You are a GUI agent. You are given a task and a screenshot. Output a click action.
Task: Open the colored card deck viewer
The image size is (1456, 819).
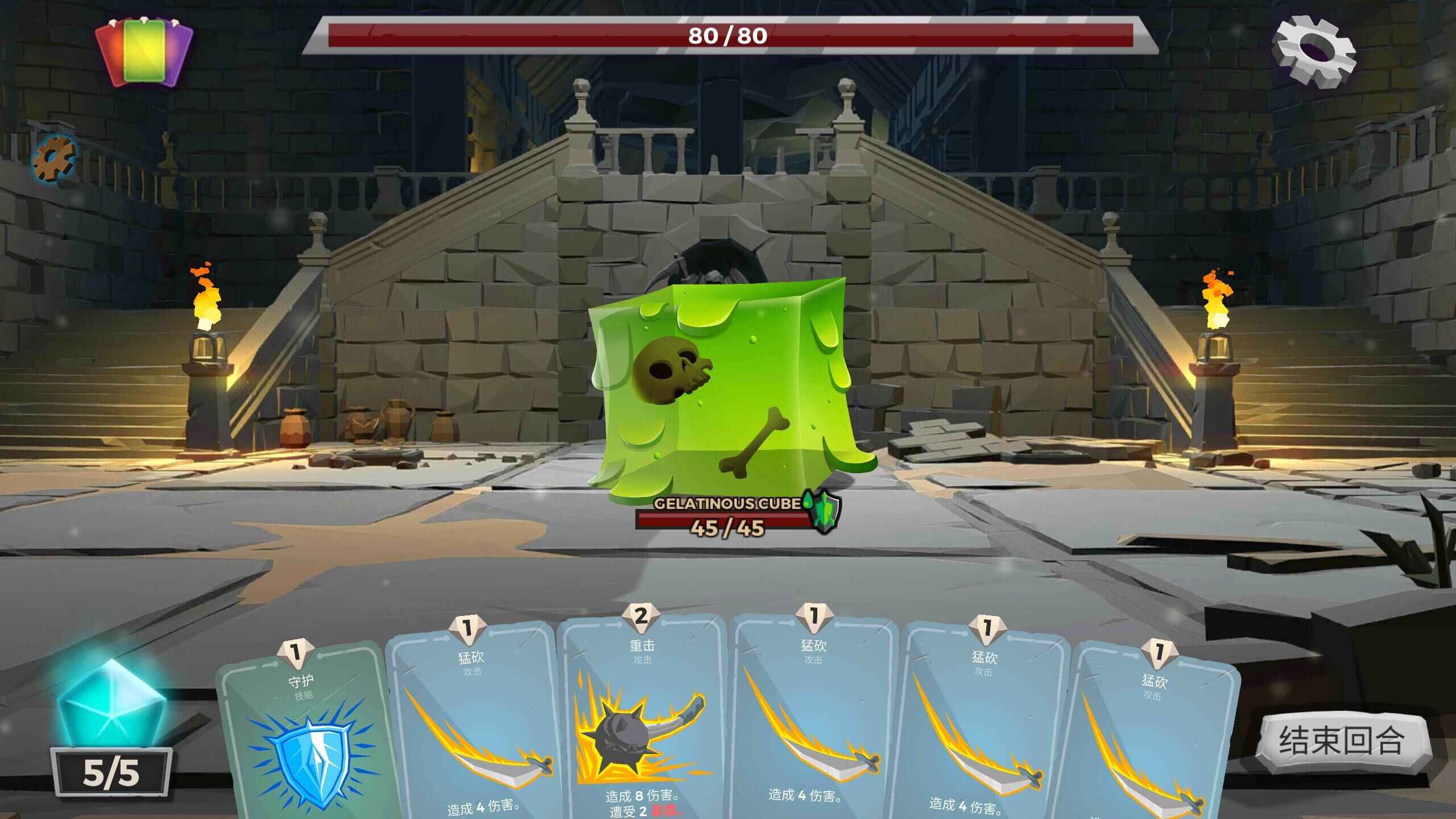pyautogui.click(x=144, y=52)
